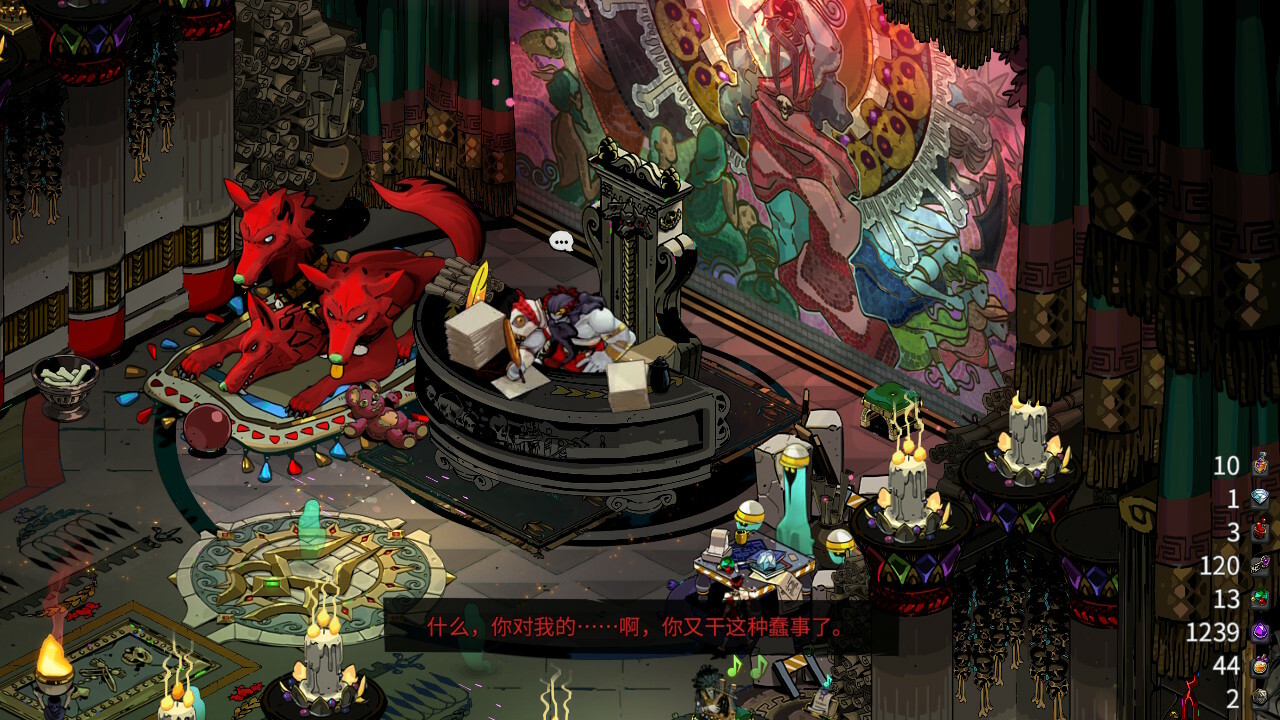Select the purple Darkness crystal icon
This screenshot has height=720, width=1280.
(1260, 632)
